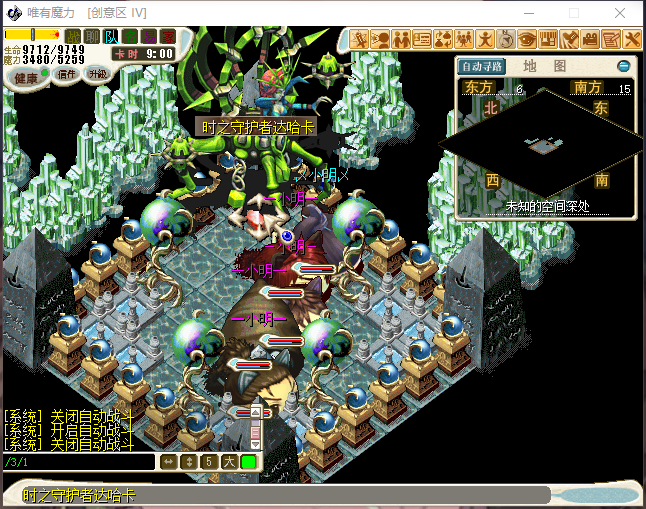
Task: Focus the chat input field showing /3/1
Action: coord(78,462)
